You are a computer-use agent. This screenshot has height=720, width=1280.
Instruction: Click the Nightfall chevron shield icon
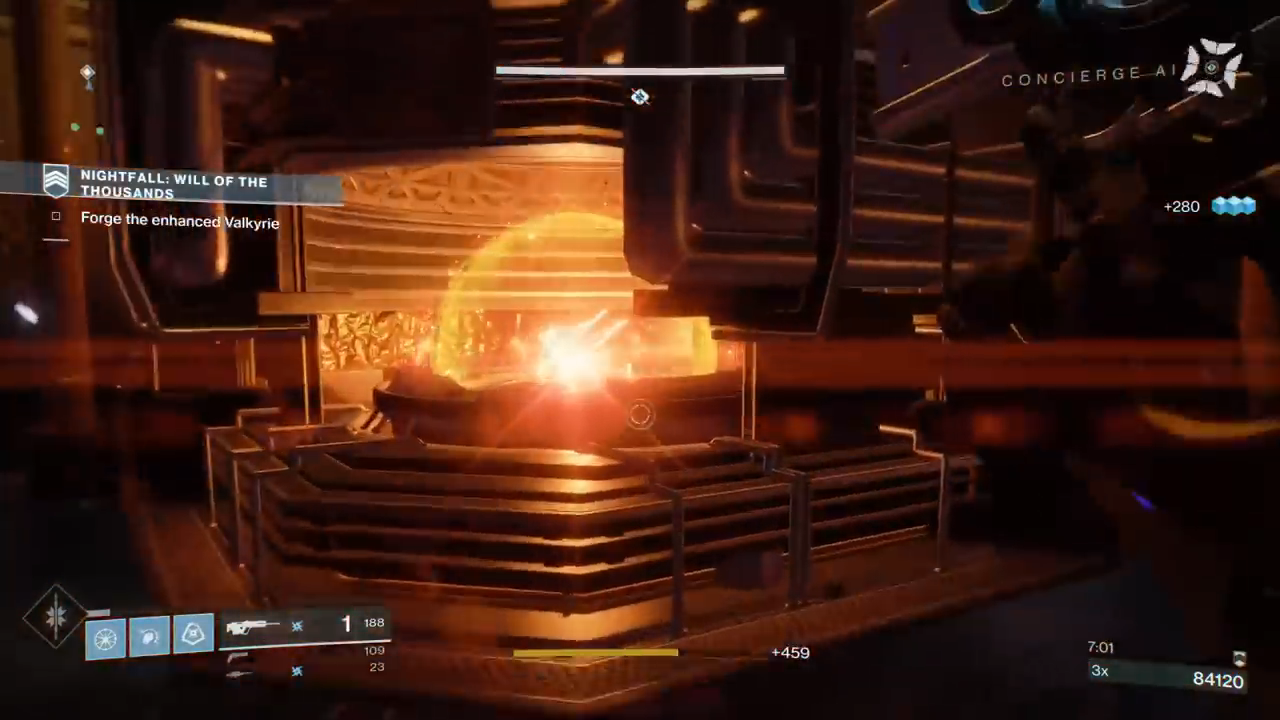click(56, 181)
